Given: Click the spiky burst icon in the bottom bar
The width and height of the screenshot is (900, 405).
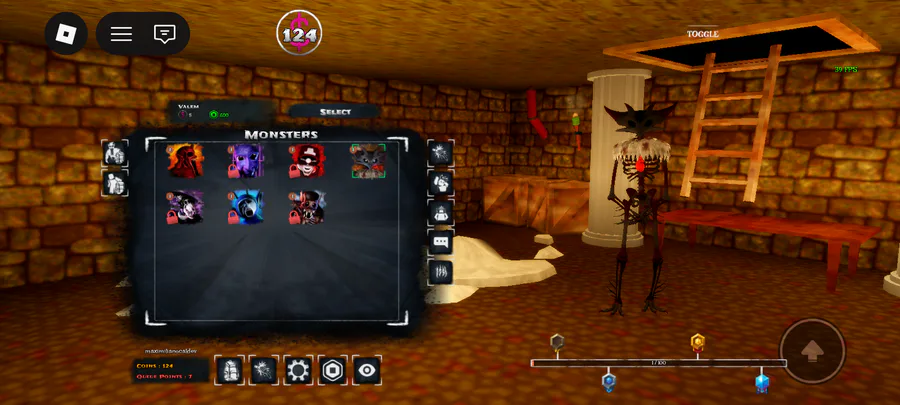Looking at the screenshot, I should tap(264, 370).
